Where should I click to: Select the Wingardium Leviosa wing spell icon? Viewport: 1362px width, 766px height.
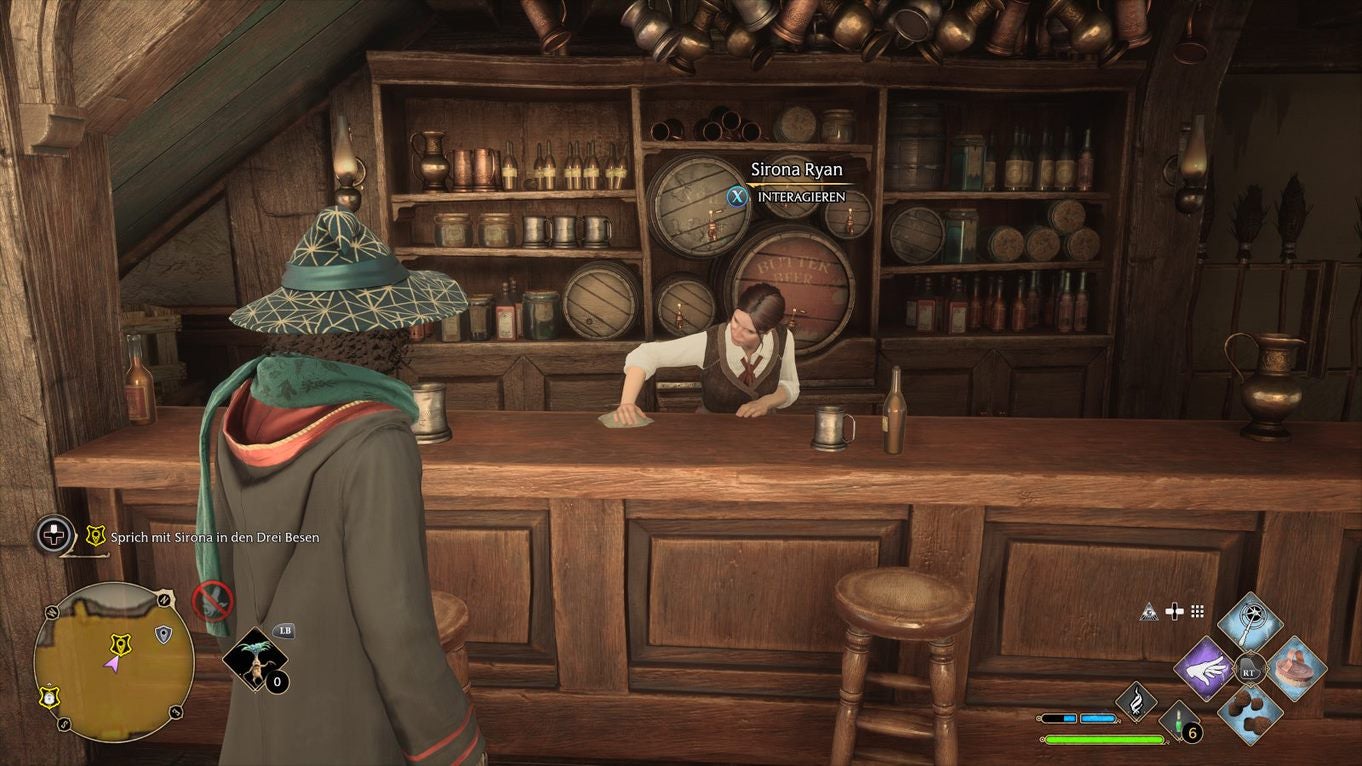(1204, 667)
